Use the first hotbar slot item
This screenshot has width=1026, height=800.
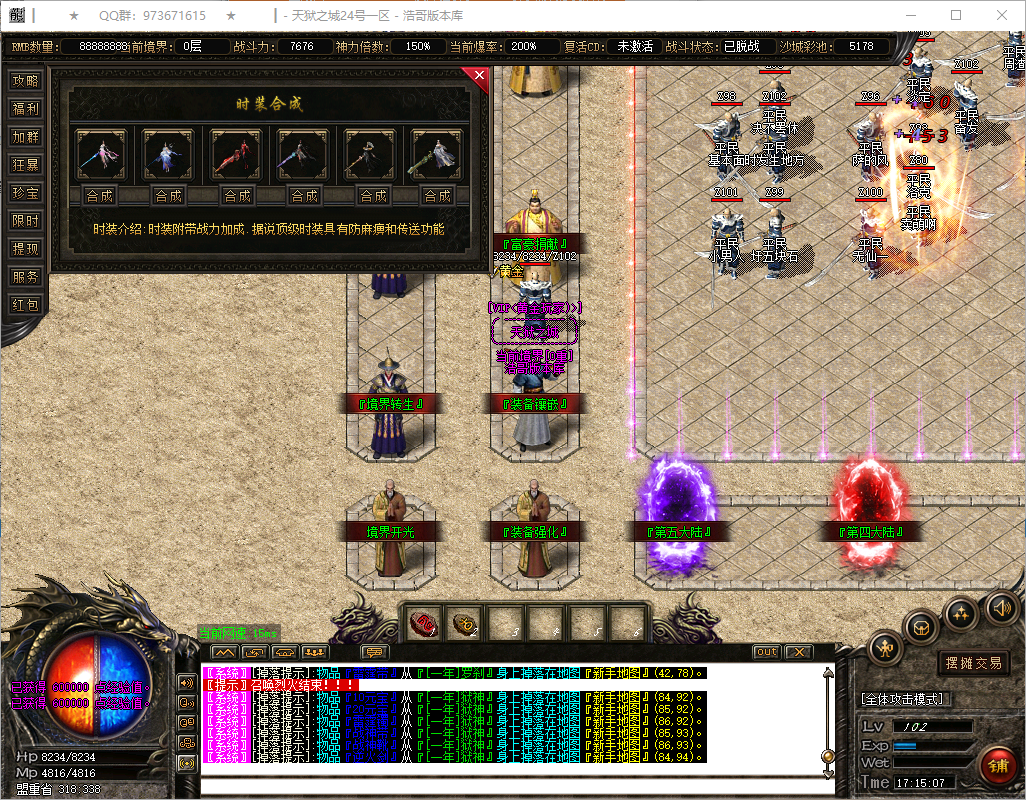[424, 624]
